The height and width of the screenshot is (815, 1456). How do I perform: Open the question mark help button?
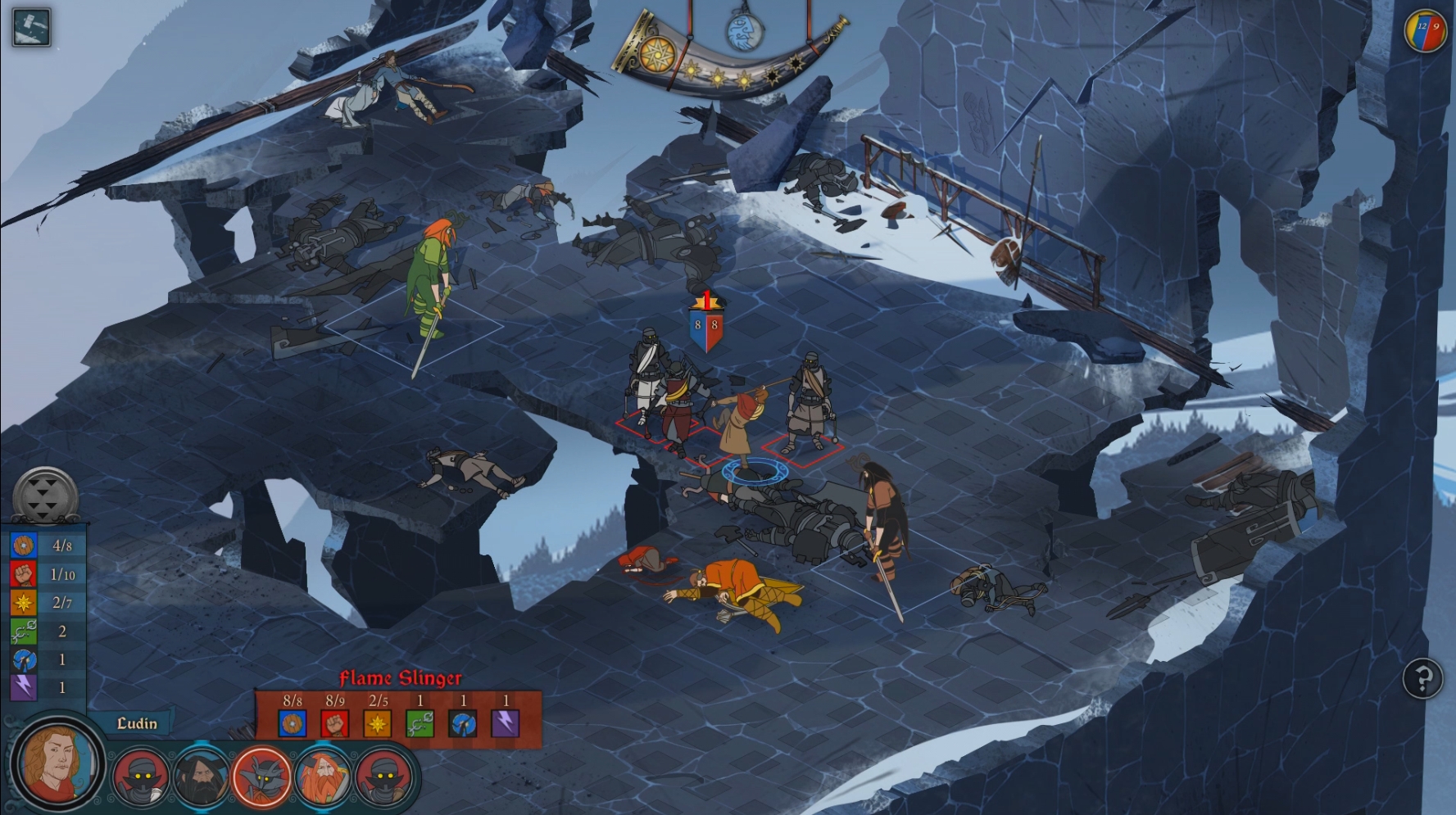point(1422,678)
